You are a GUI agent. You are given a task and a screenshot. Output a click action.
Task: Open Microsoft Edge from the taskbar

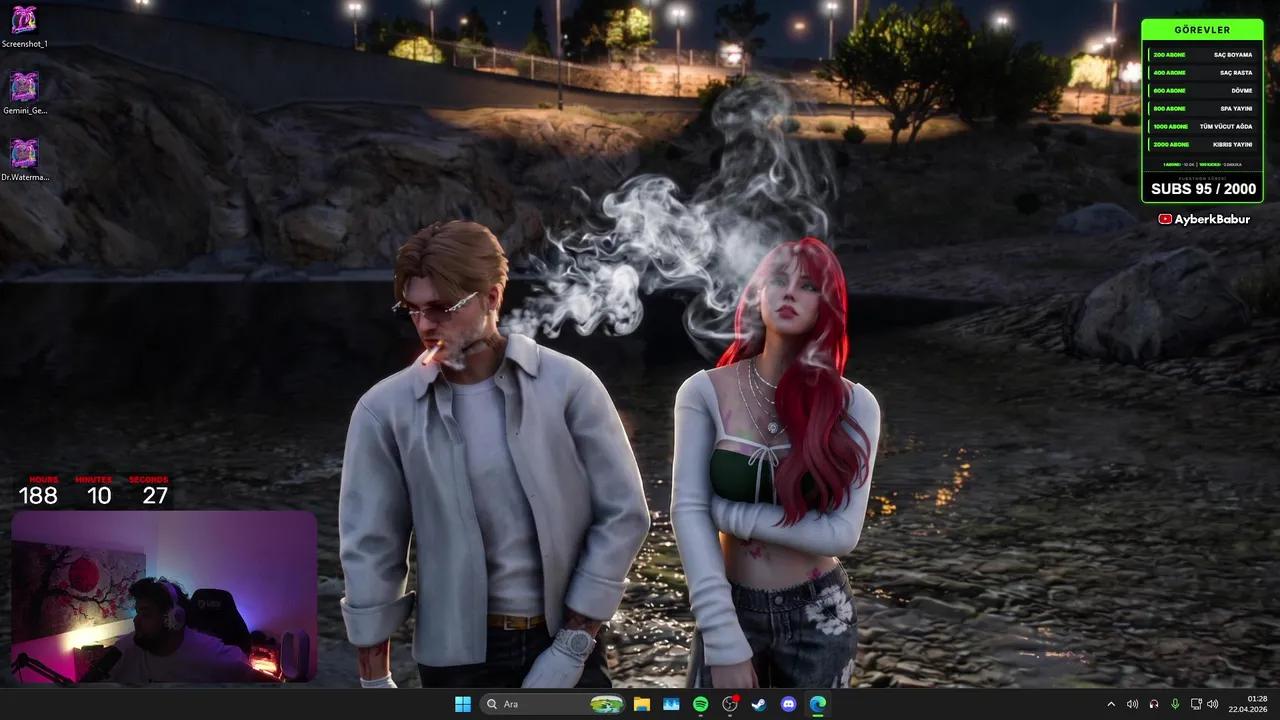pos(817,704)
